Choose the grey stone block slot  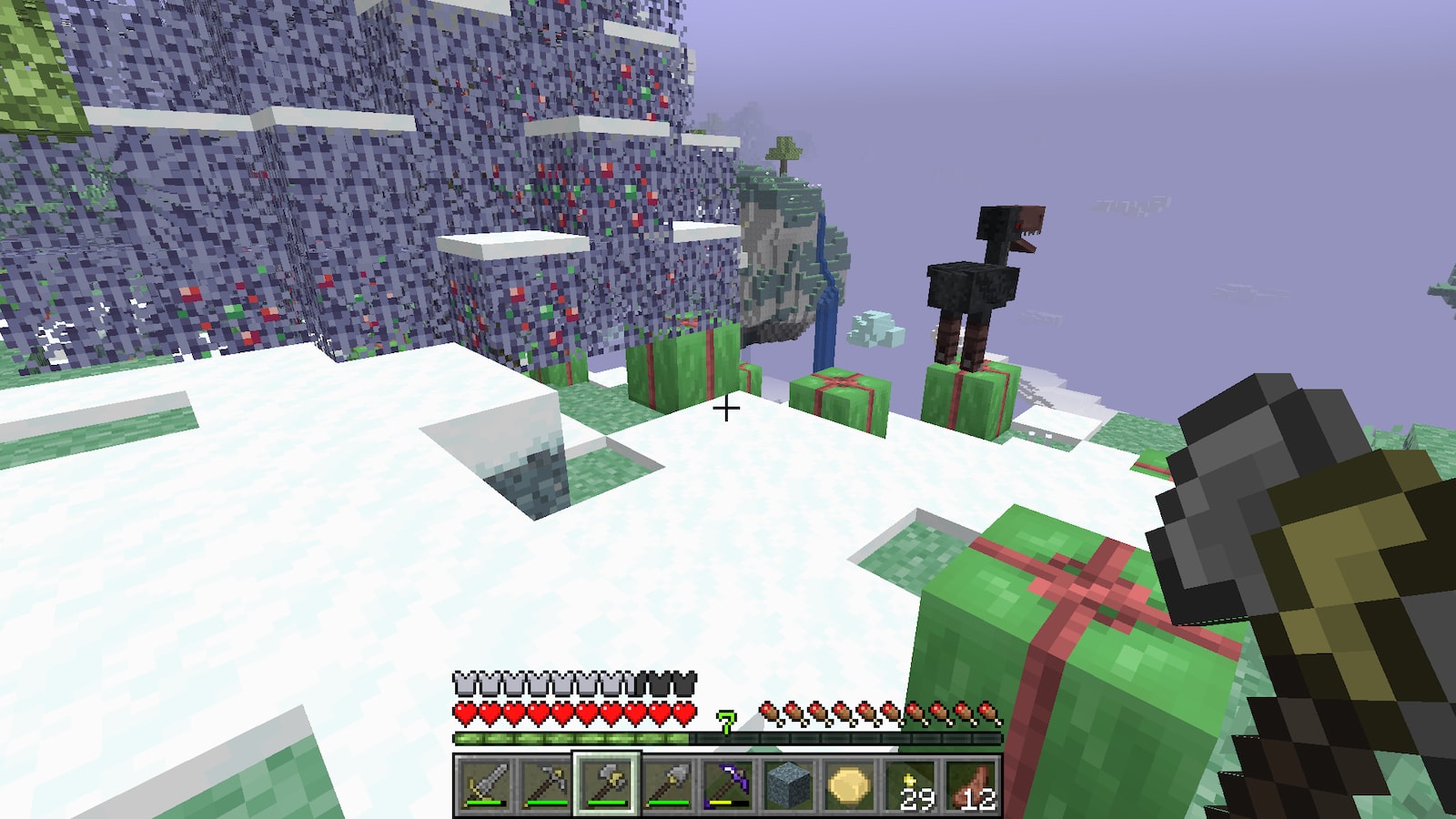790,784
